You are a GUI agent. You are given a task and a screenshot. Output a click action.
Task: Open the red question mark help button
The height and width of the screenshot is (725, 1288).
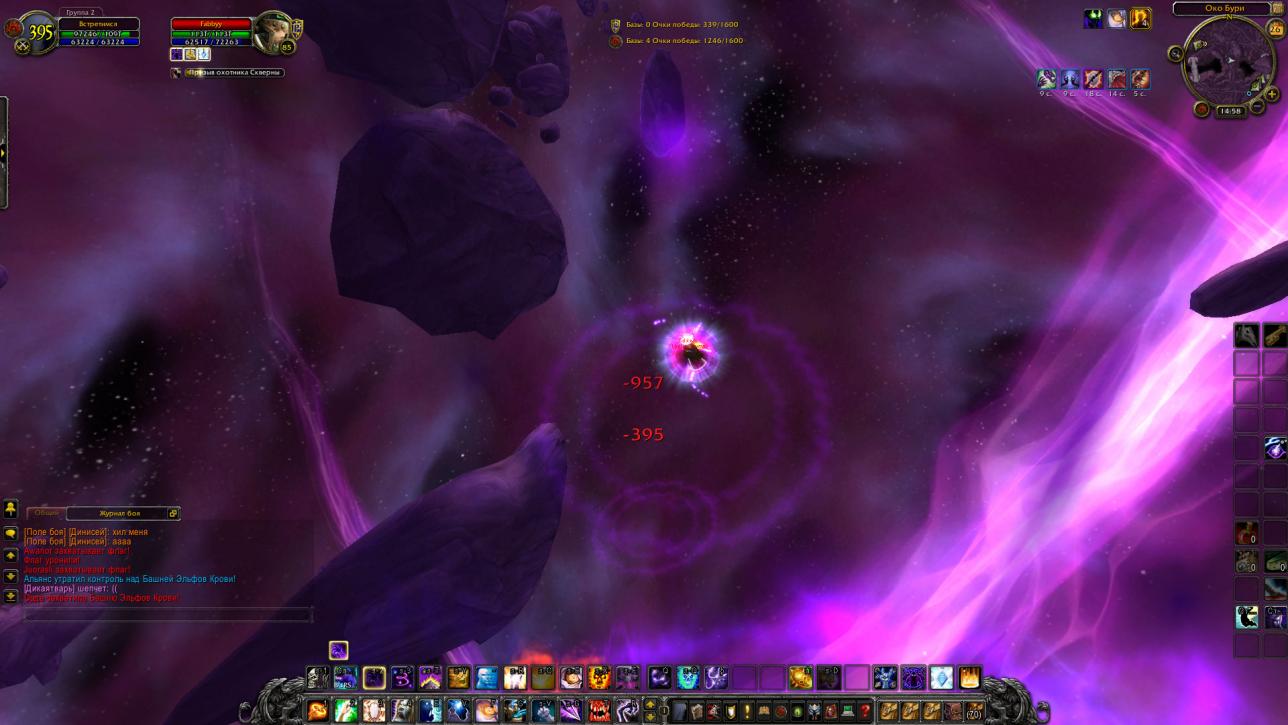pos(865,711)
